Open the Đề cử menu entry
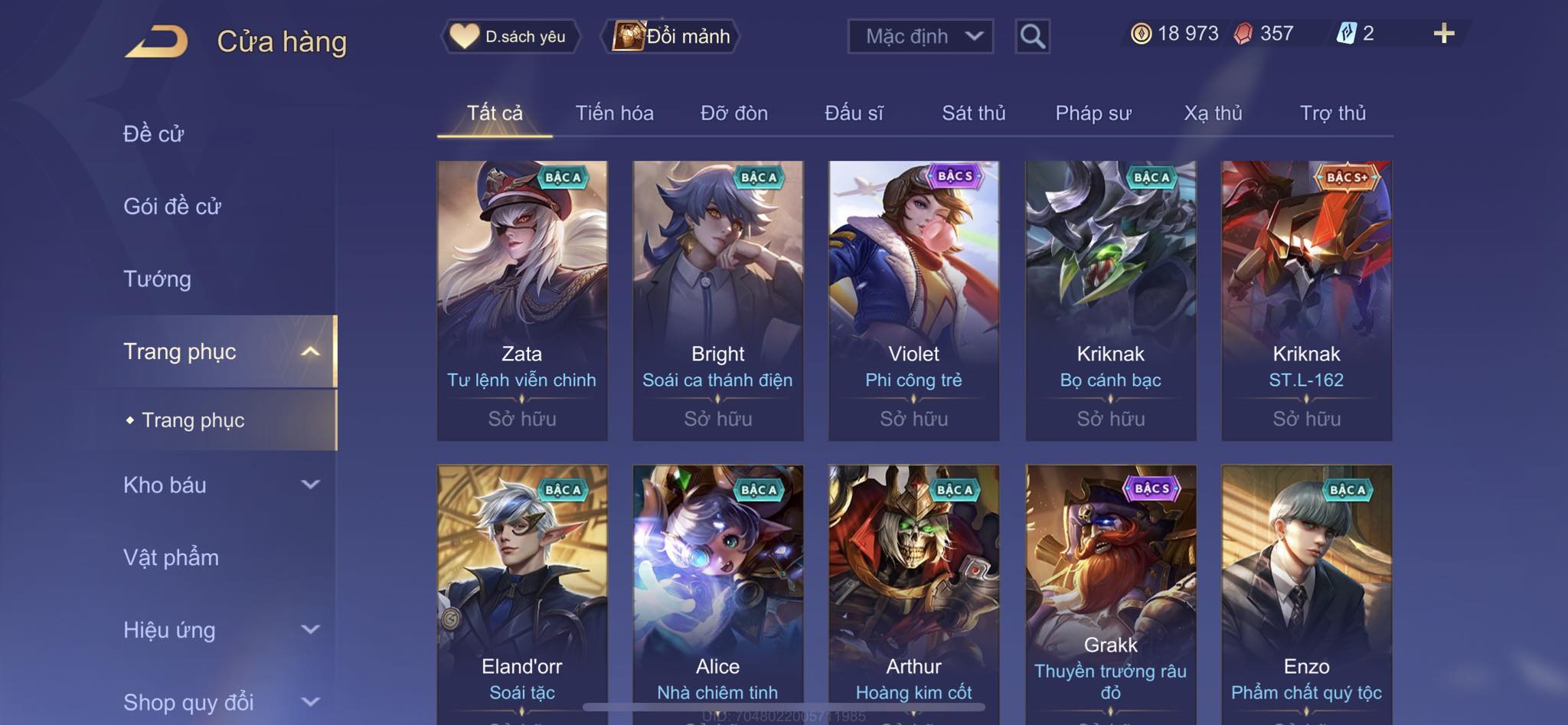The width and height of the screenshot is (1568, 725). [154, 134]
